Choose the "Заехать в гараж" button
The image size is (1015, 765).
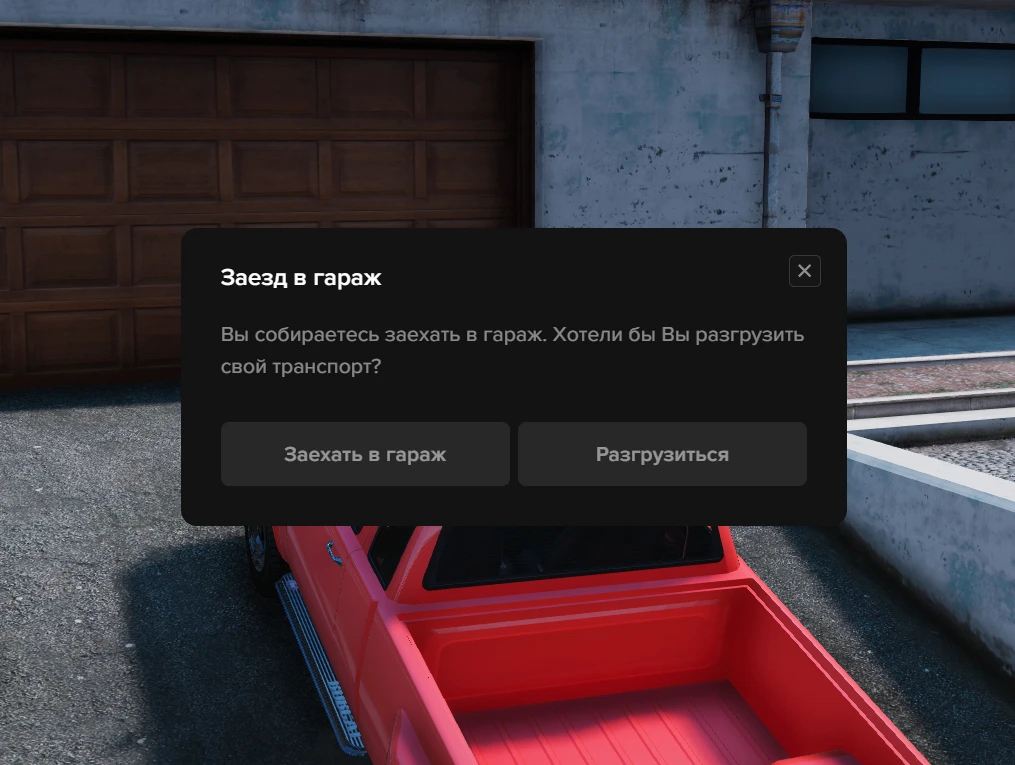pyautogui.click(x=365, y=454)
